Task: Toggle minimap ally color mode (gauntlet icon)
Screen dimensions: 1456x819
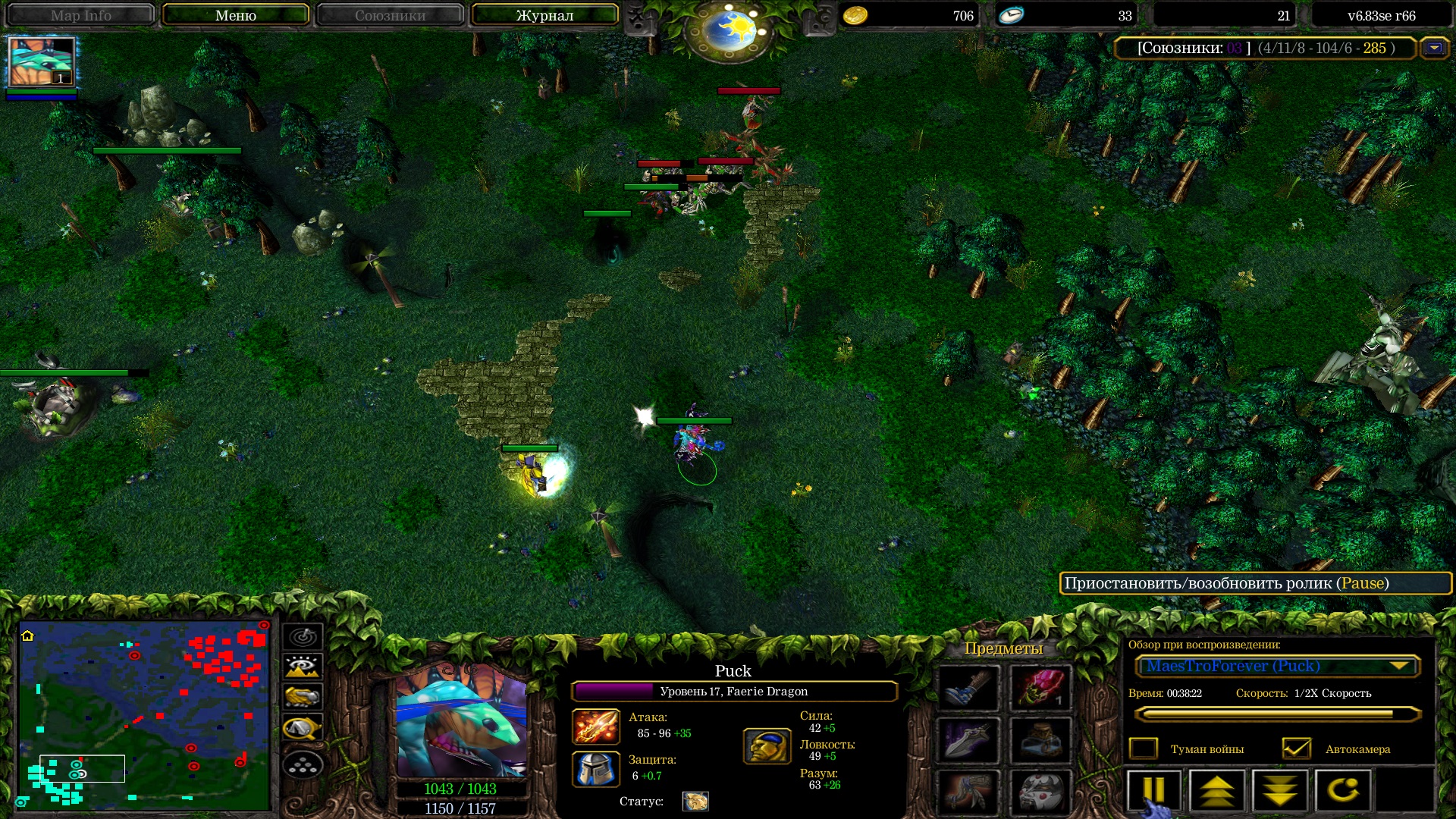Action: [x=303, y=696]
